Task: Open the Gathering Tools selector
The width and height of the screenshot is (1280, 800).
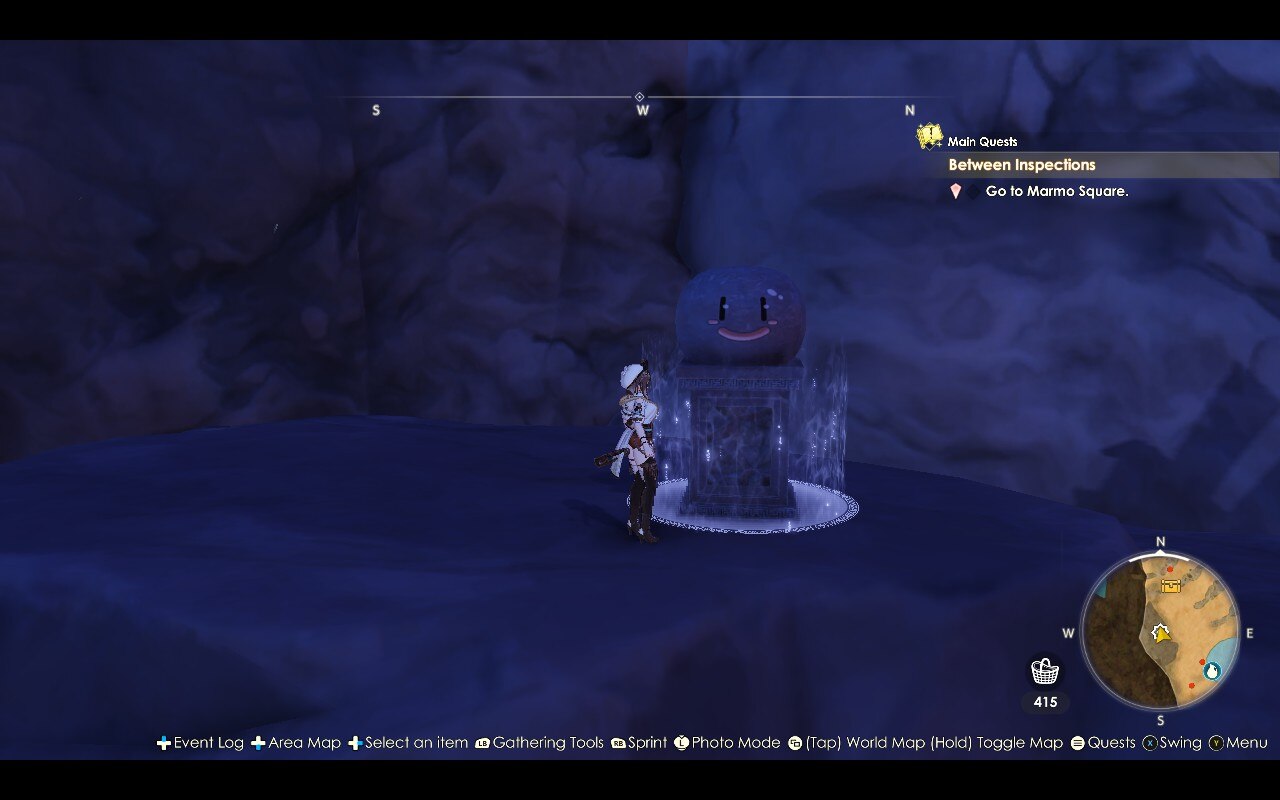Action: [484, 743]
